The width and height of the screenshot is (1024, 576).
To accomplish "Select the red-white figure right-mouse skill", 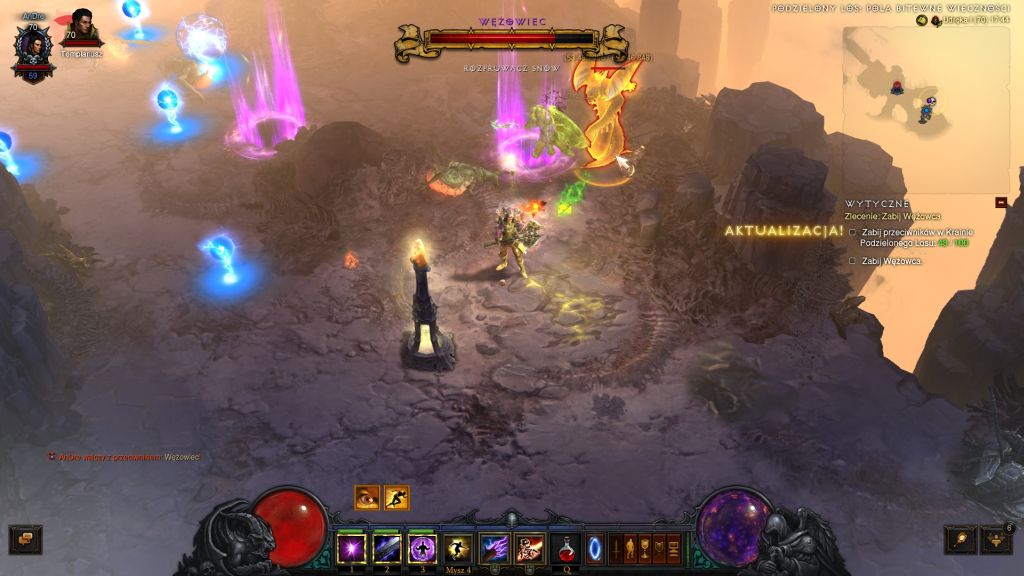I will pyautogui.click(x=529, y=548).
